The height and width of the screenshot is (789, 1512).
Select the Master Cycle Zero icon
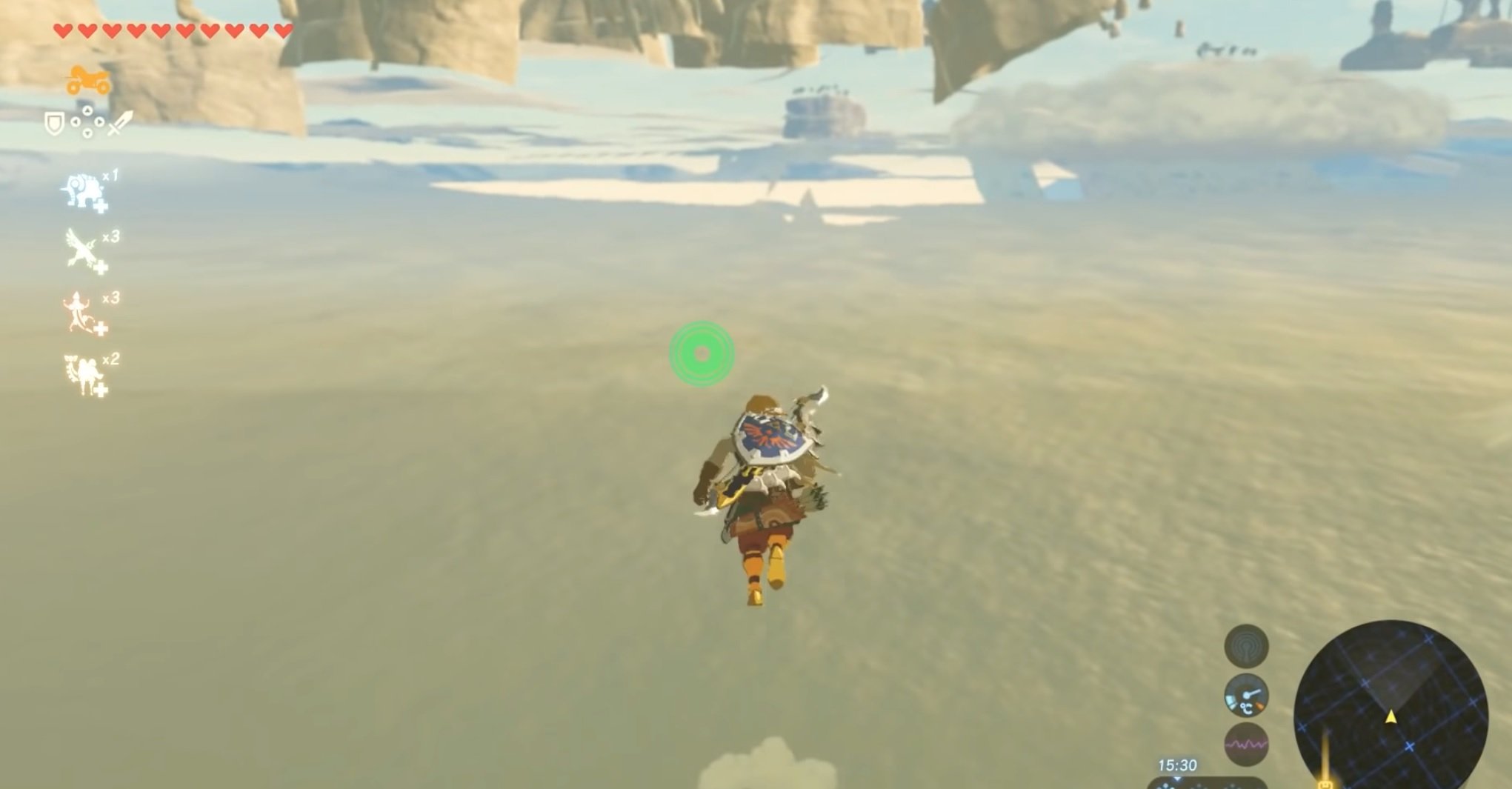85,81
